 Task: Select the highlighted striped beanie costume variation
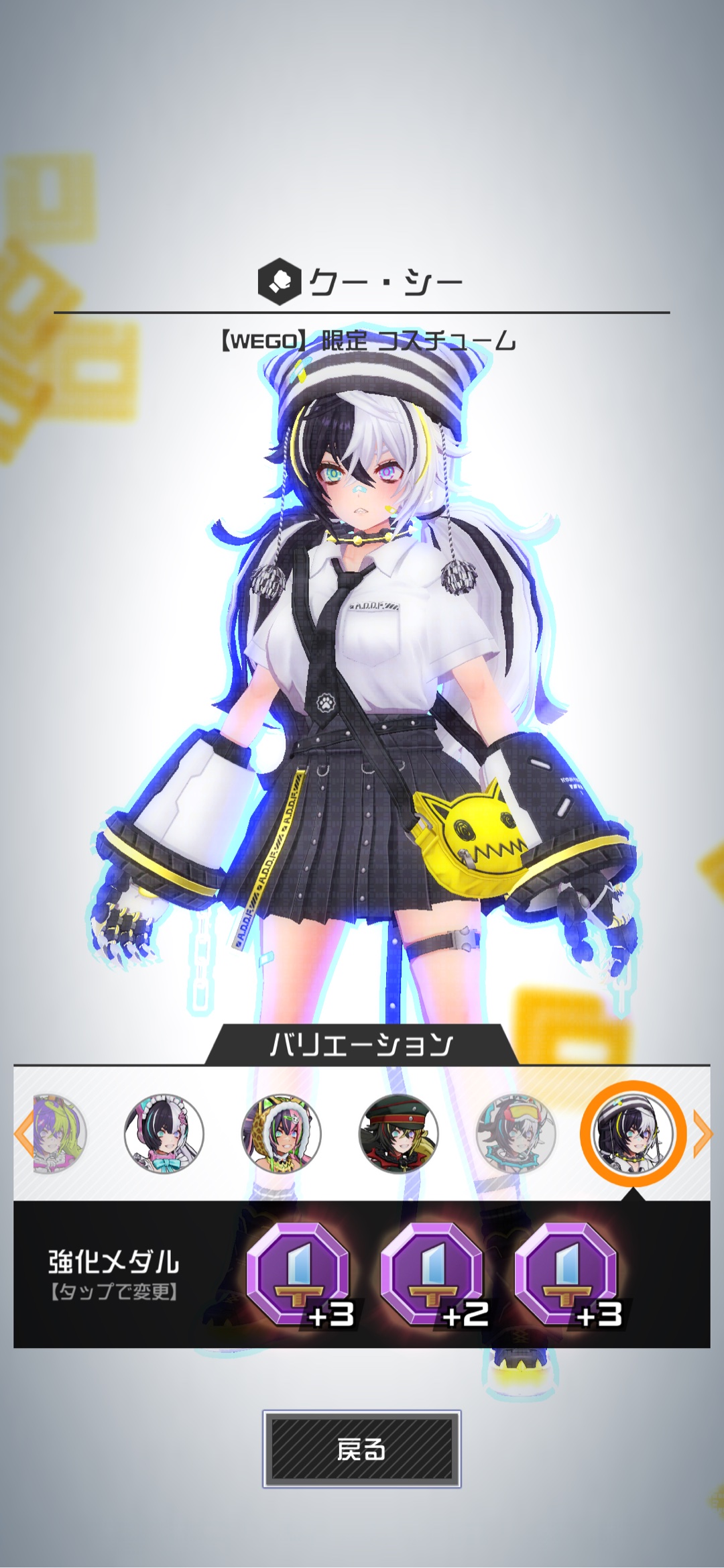[633, 1133]
